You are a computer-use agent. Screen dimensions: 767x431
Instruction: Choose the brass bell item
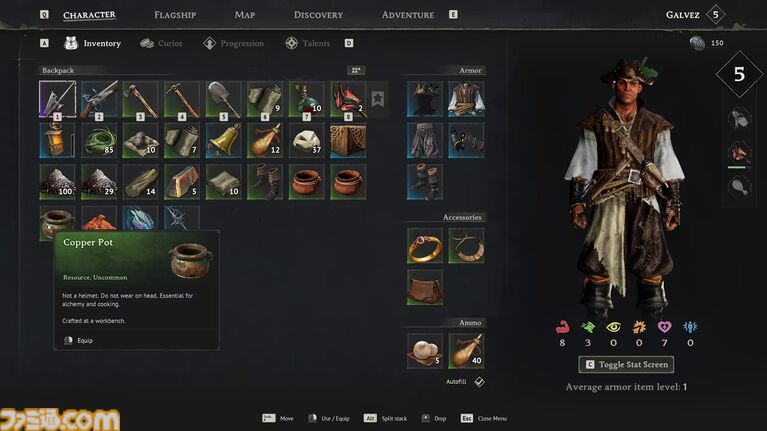coord(223,140)
